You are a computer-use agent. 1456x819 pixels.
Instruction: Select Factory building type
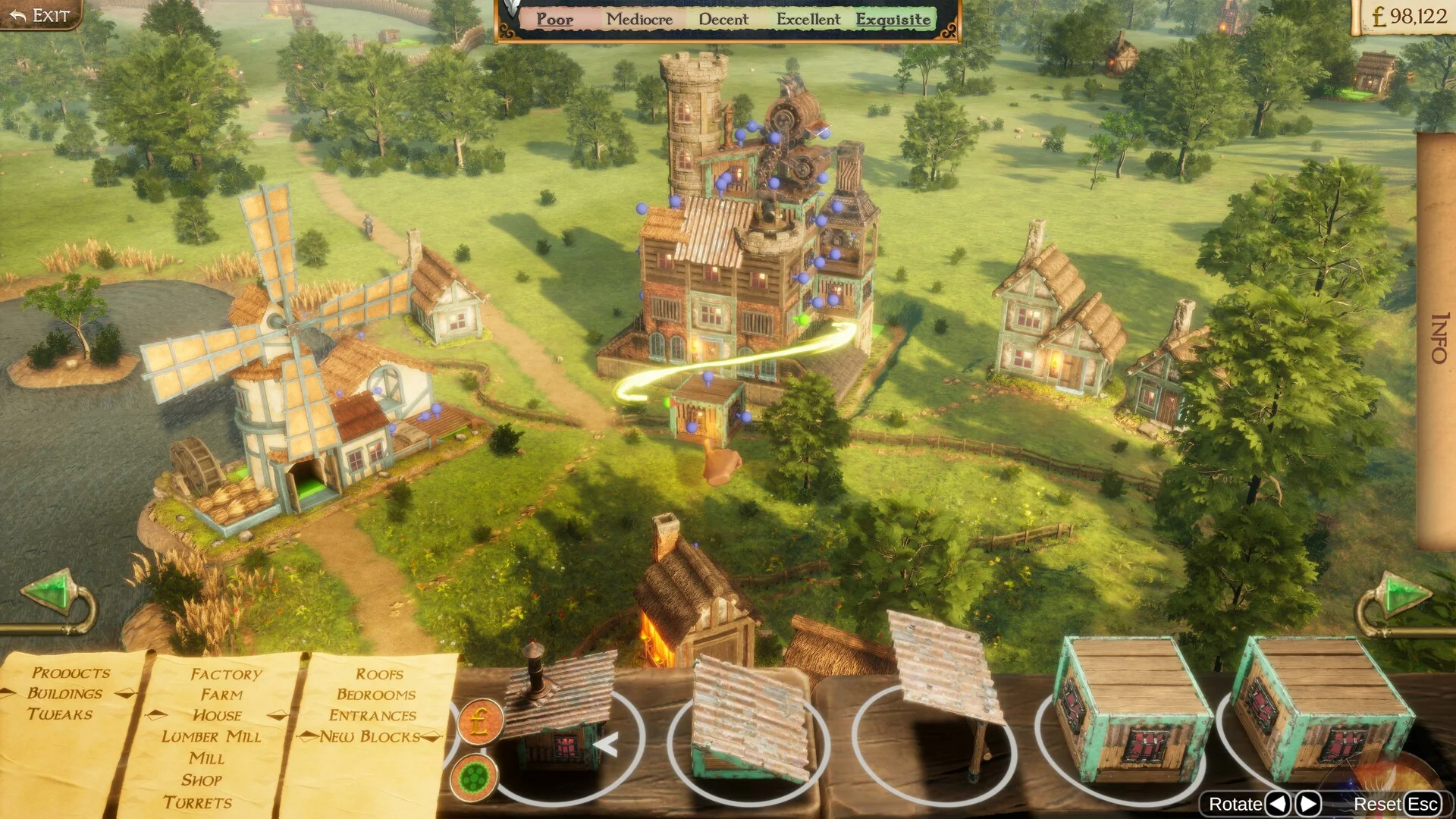[x=226, y=674]
